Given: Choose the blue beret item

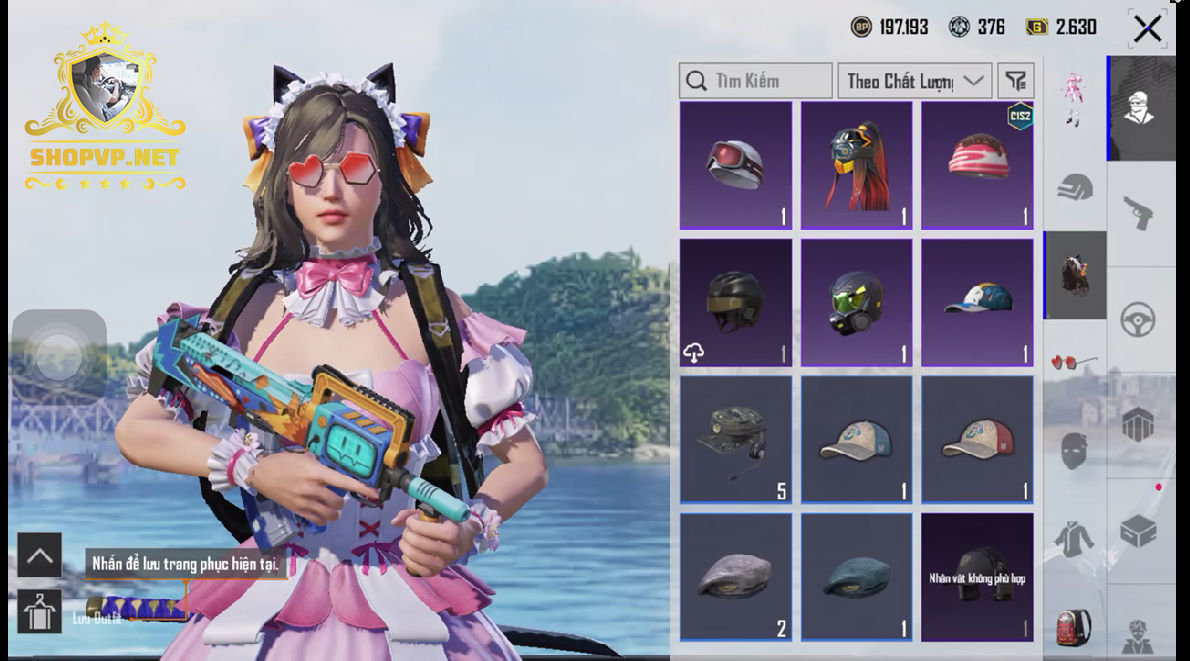Looking at the screenshot, I should pos(857,576).
